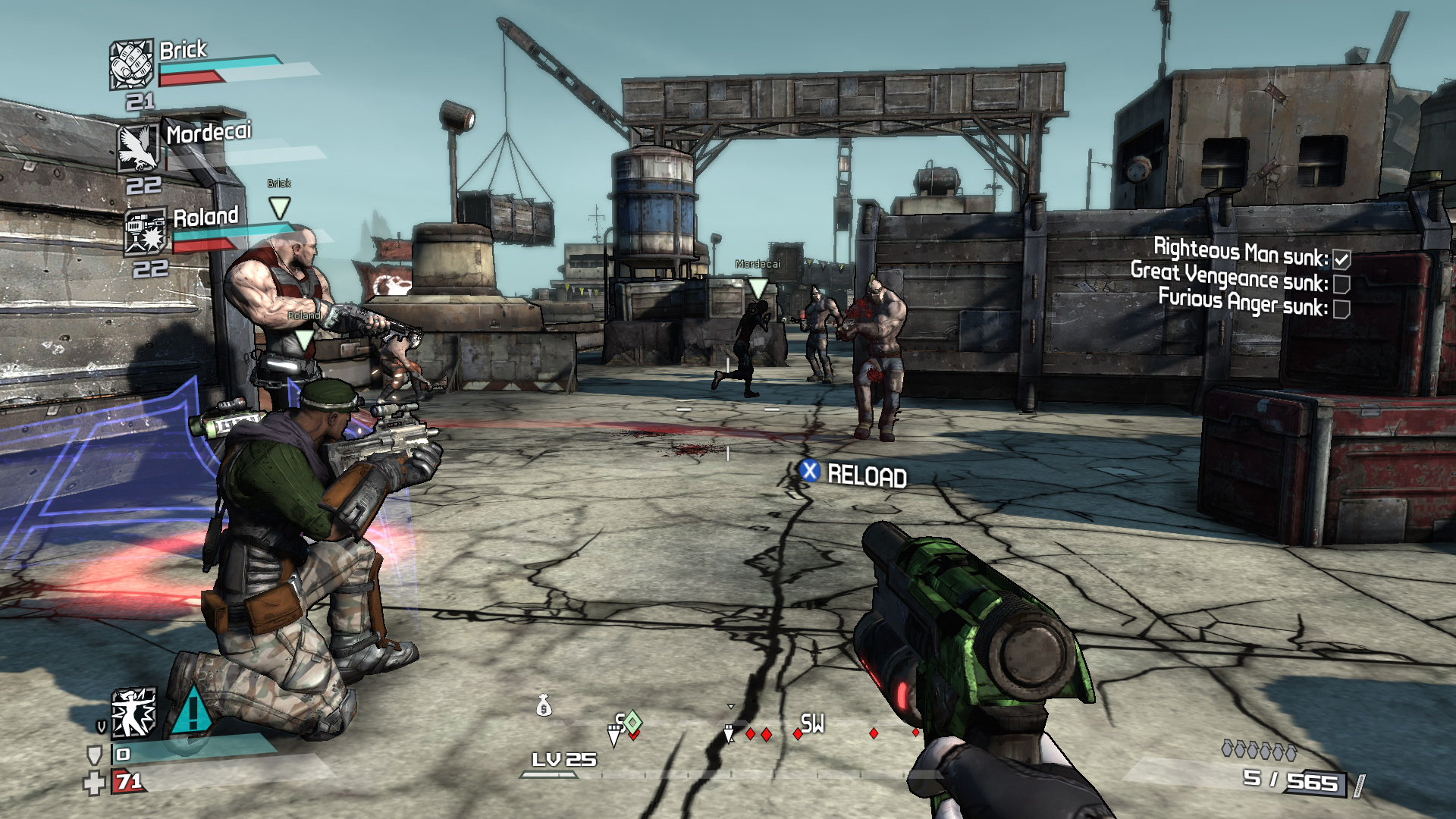Image resolution: width=1456 pixels, height=819 pixels.
Task: Click the teal warning triangle icon
Action: pos(192,711)
